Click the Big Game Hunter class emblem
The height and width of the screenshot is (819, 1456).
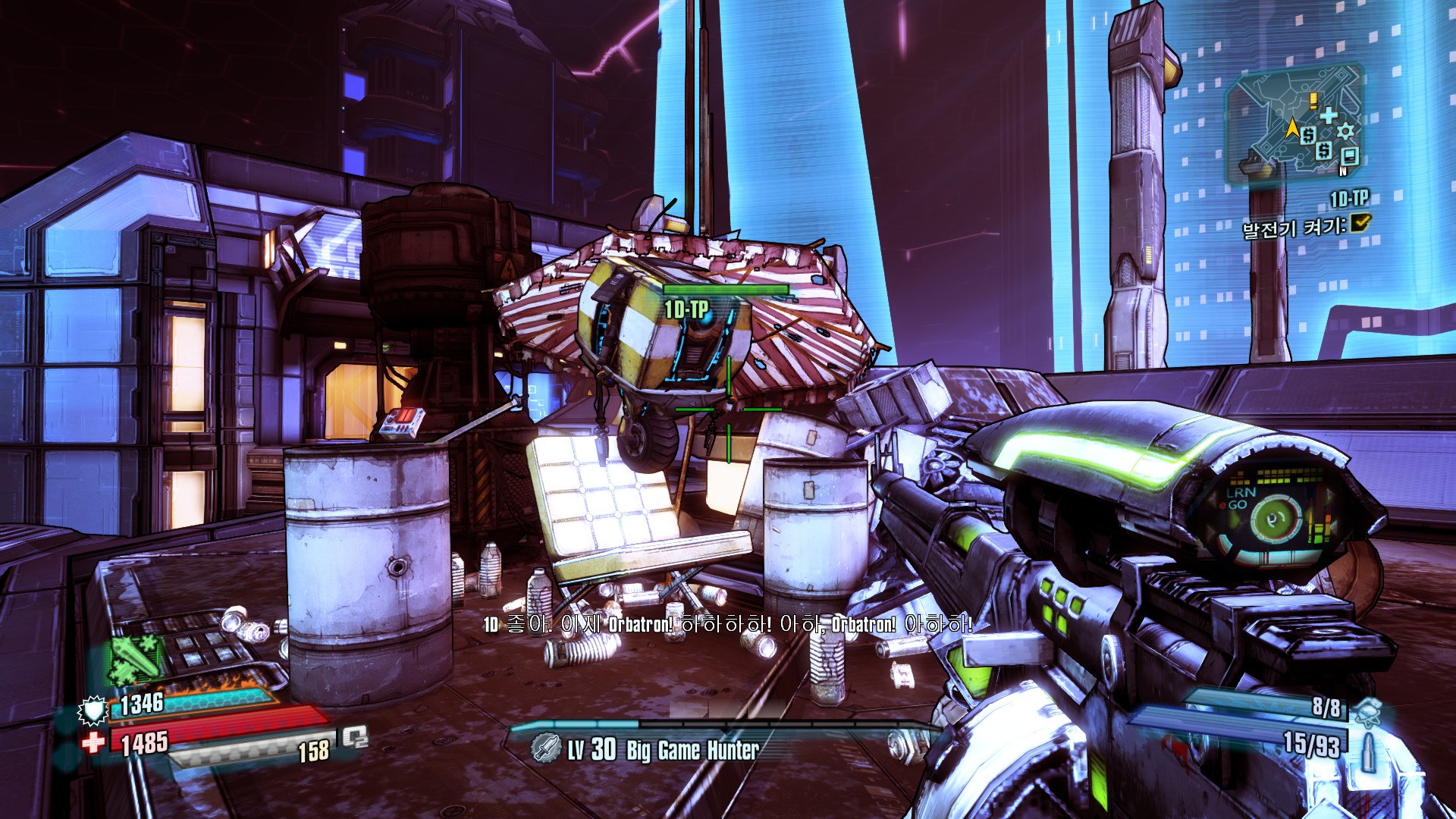pos(544,748)
